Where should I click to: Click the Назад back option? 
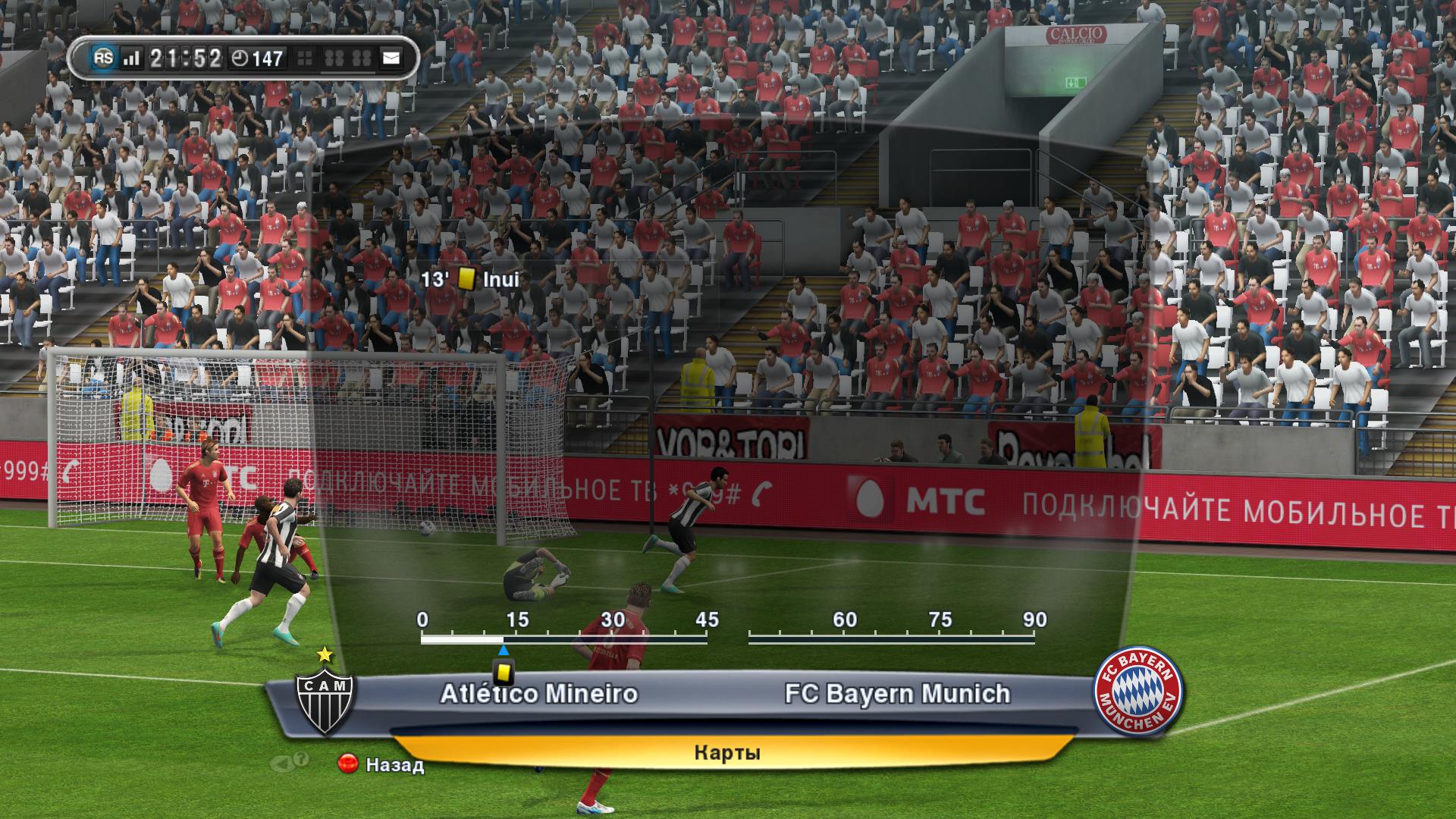coord(381,764)
